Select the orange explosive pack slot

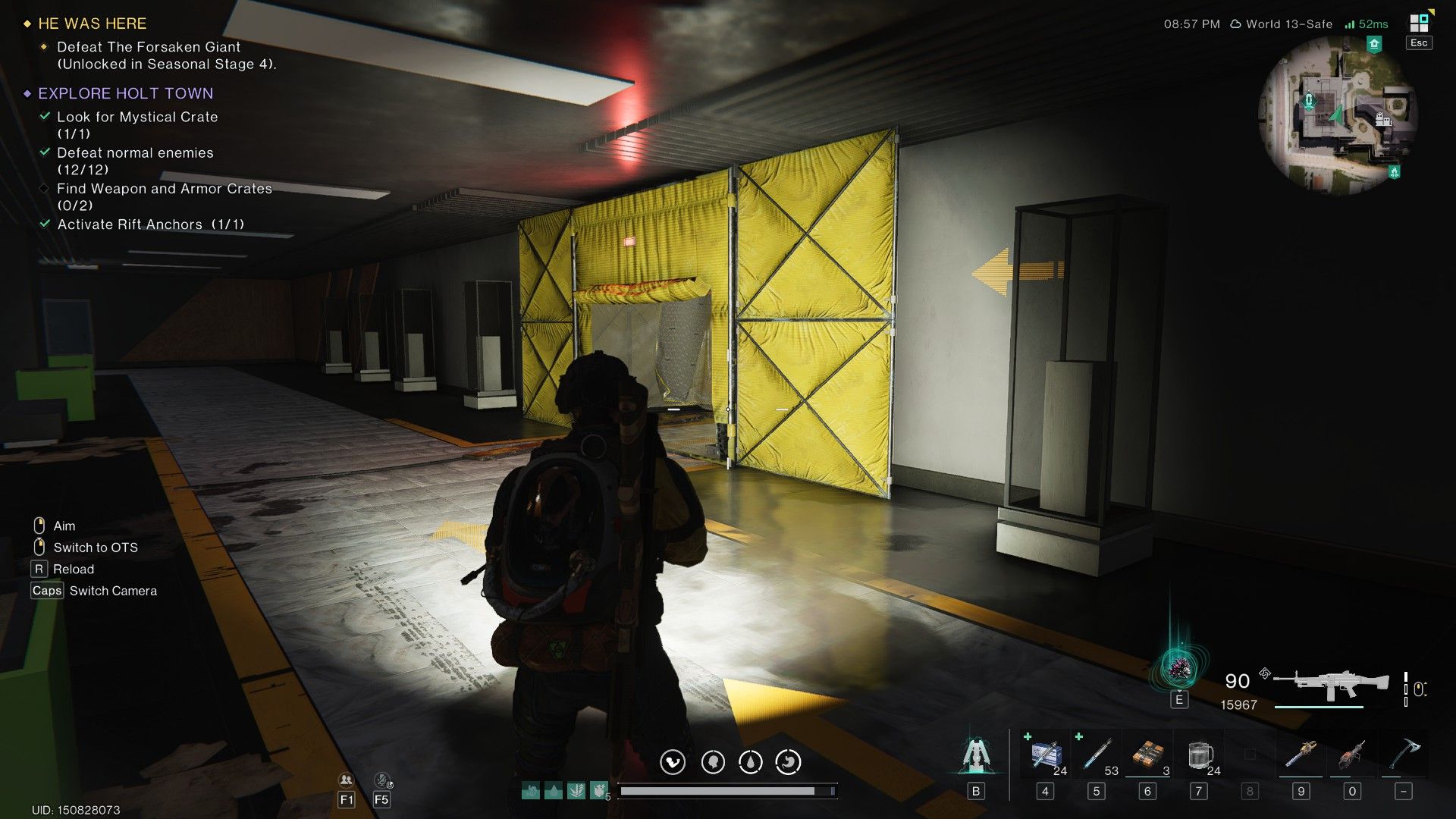(1147, 754)
